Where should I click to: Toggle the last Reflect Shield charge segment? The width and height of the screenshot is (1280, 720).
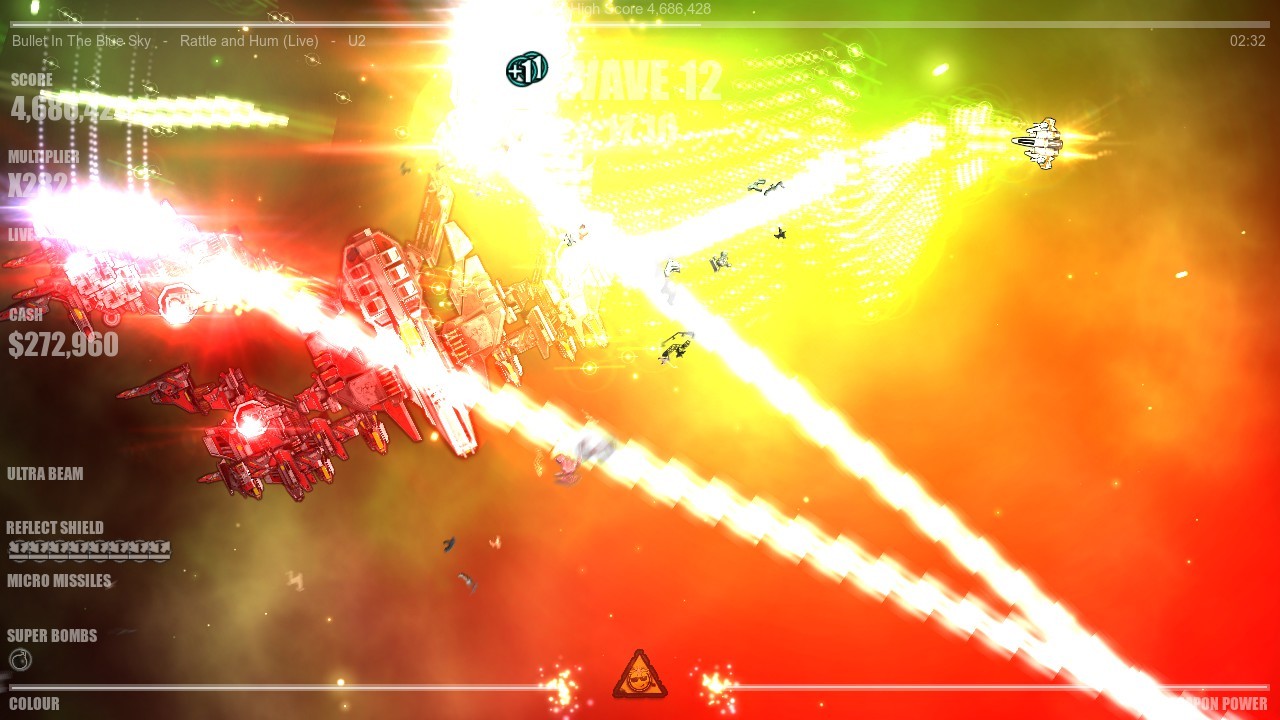click(162, 549)
